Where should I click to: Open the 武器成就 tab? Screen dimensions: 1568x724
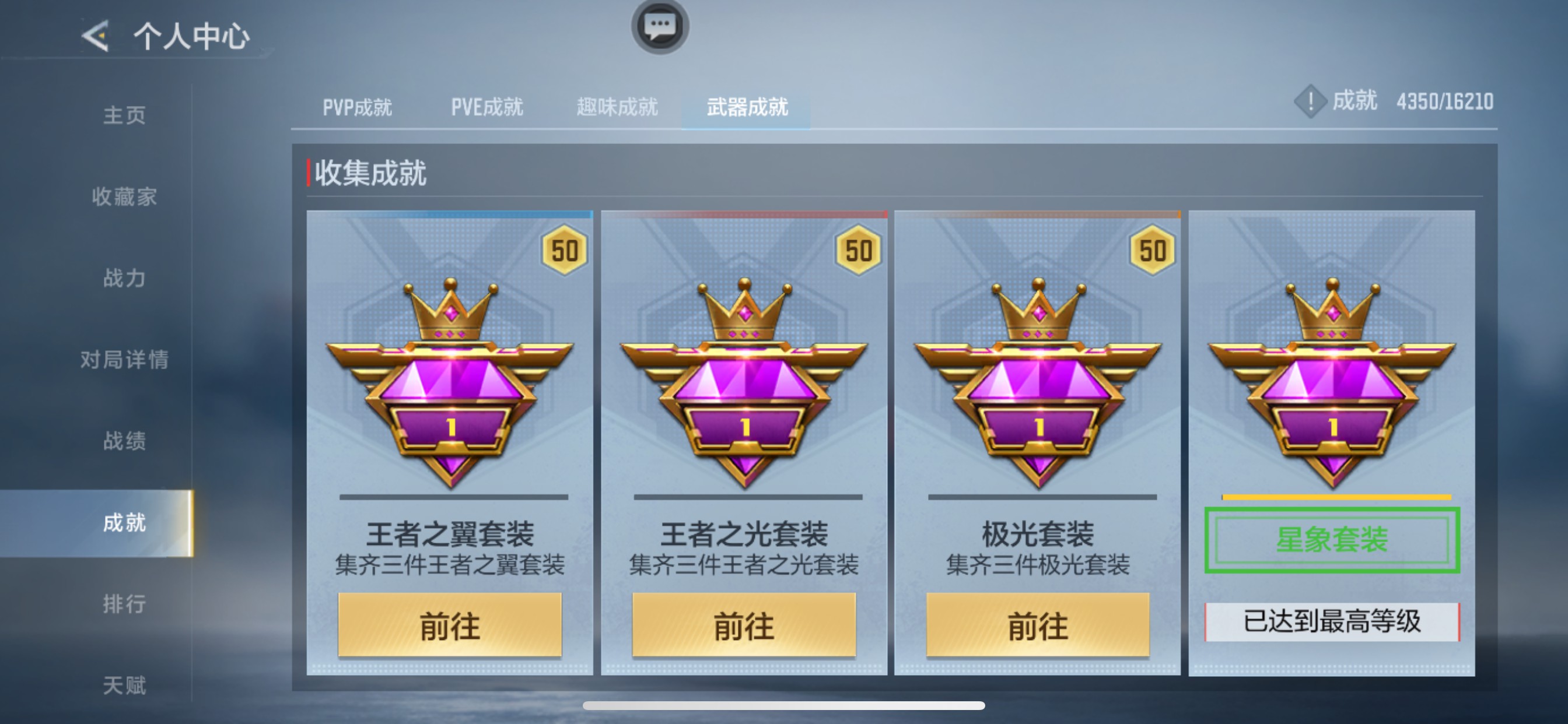(747, 108)
